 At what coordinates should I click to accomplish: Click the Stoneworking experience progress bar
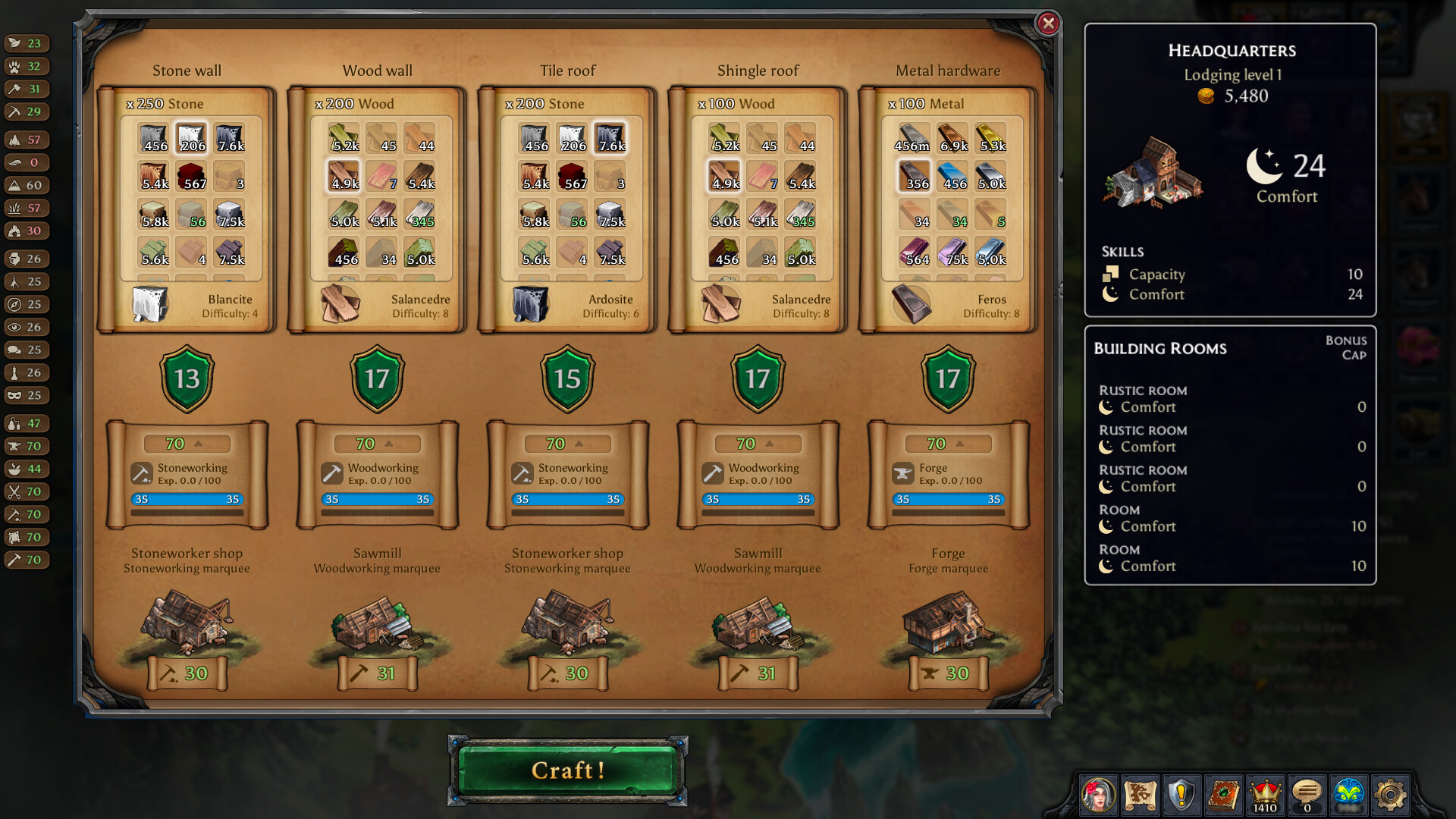point(187,500)
